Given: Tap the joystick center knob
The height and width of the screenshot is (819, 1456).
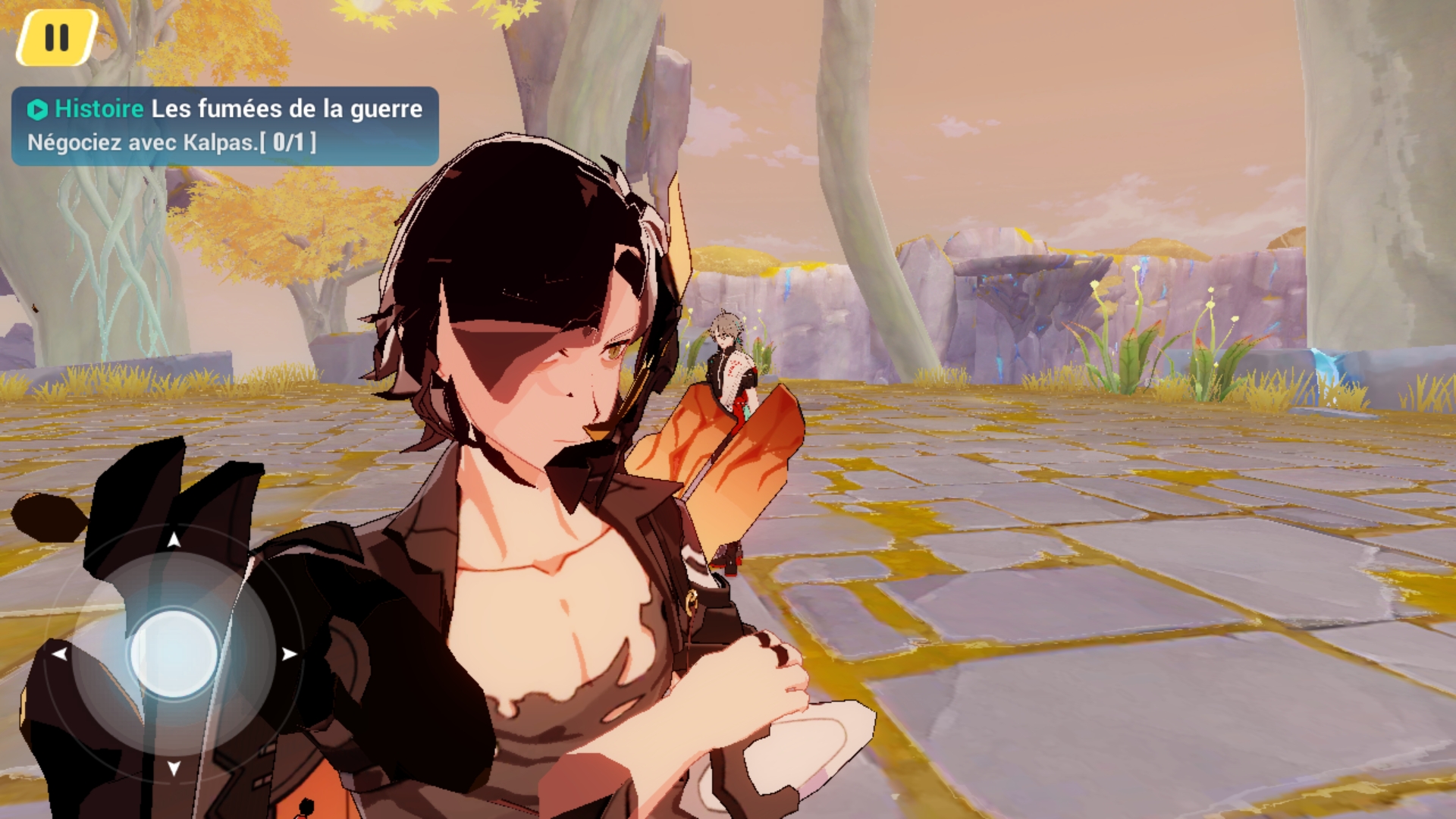Looking at the screenshot, I should pyautogui.click(x=173, y=652).
